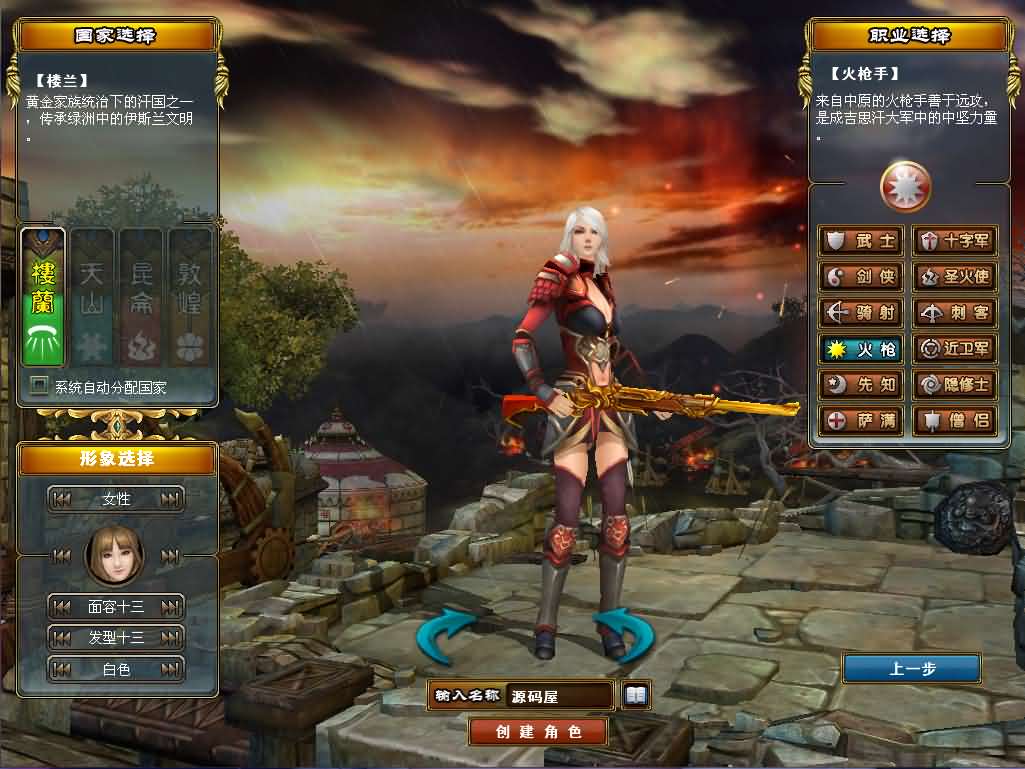Choose the 僧侣 class button
1025x769 pixels.
tap(955, 420)
